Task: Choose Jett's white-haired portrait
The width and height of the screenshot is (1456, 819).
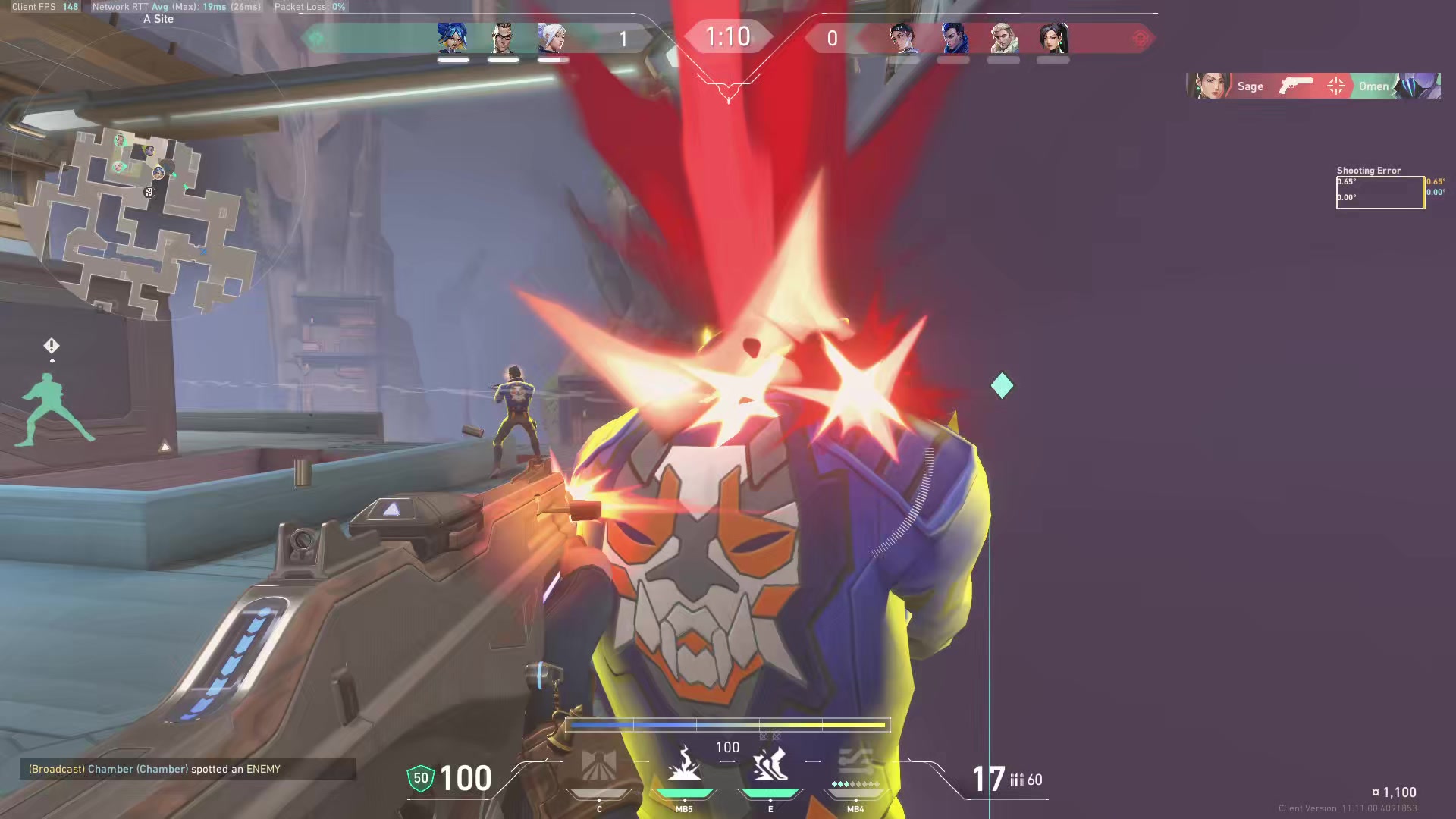Action: pyautogui.click(x=552, y=38)
